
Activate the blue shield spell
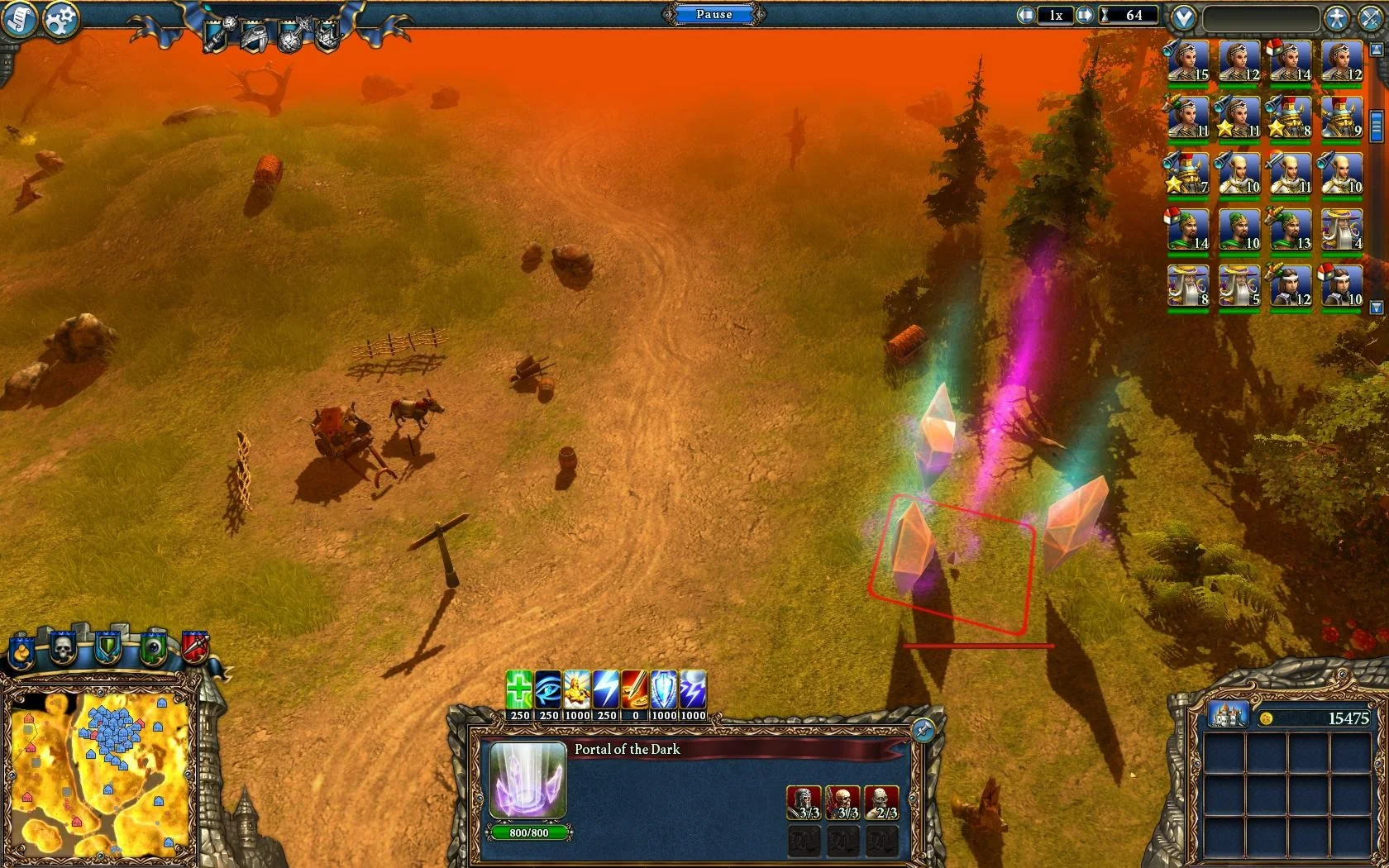coord(664,689)
